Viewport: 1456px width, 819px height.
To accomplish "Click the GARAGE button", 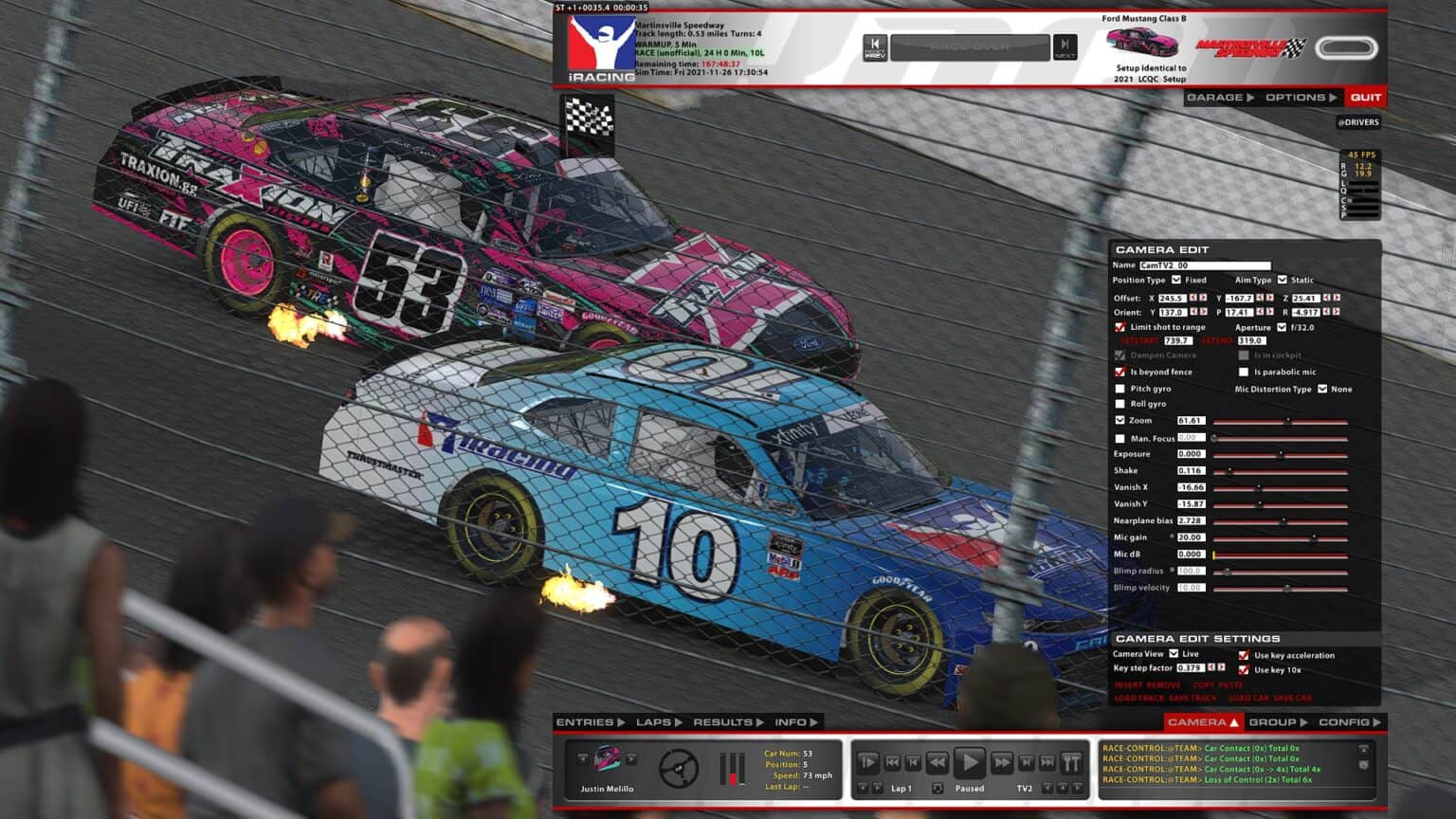I will [1215, 97].
